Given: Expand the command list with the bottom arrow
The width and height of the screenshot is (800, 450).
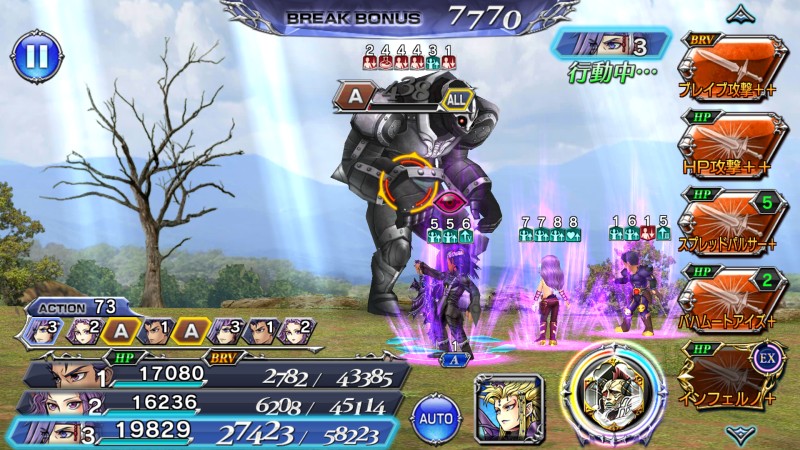Looking at the screenshot, I should [x=742, y=433].
